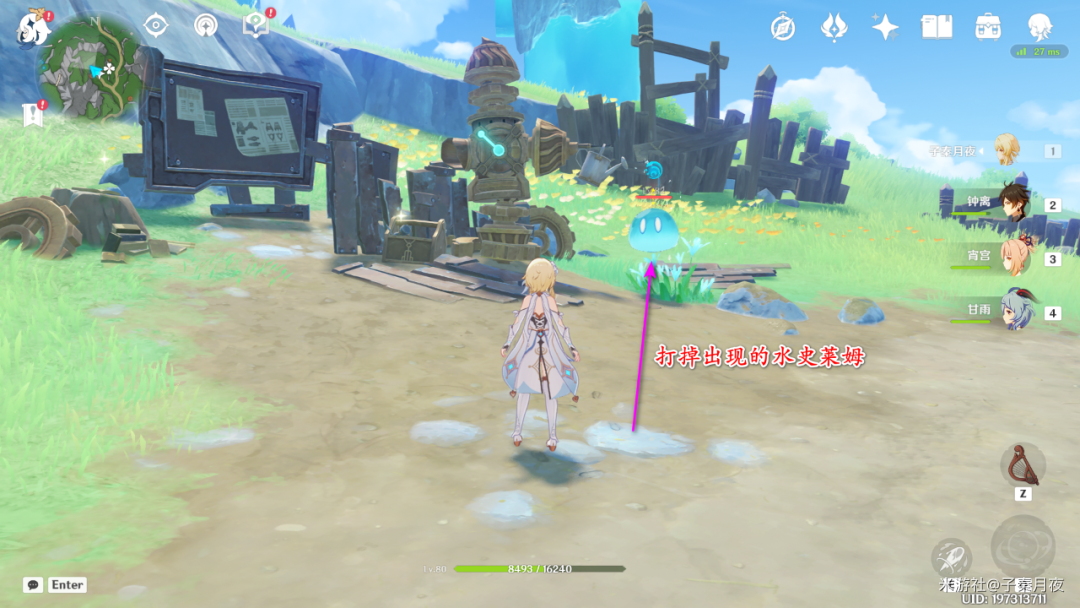This screenshot has height=608, width=1080.
Task: Use the lyre gadget
Action: tap(1022, 465)
